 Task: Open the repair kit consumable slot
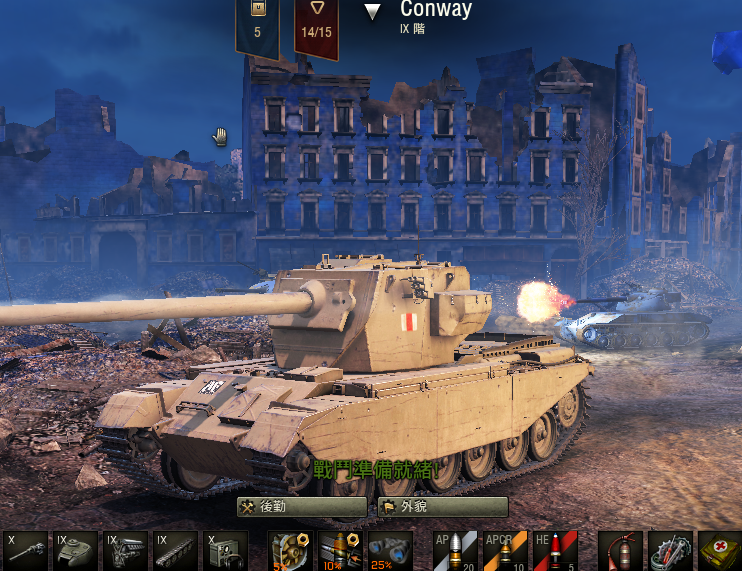pos(670,551)
